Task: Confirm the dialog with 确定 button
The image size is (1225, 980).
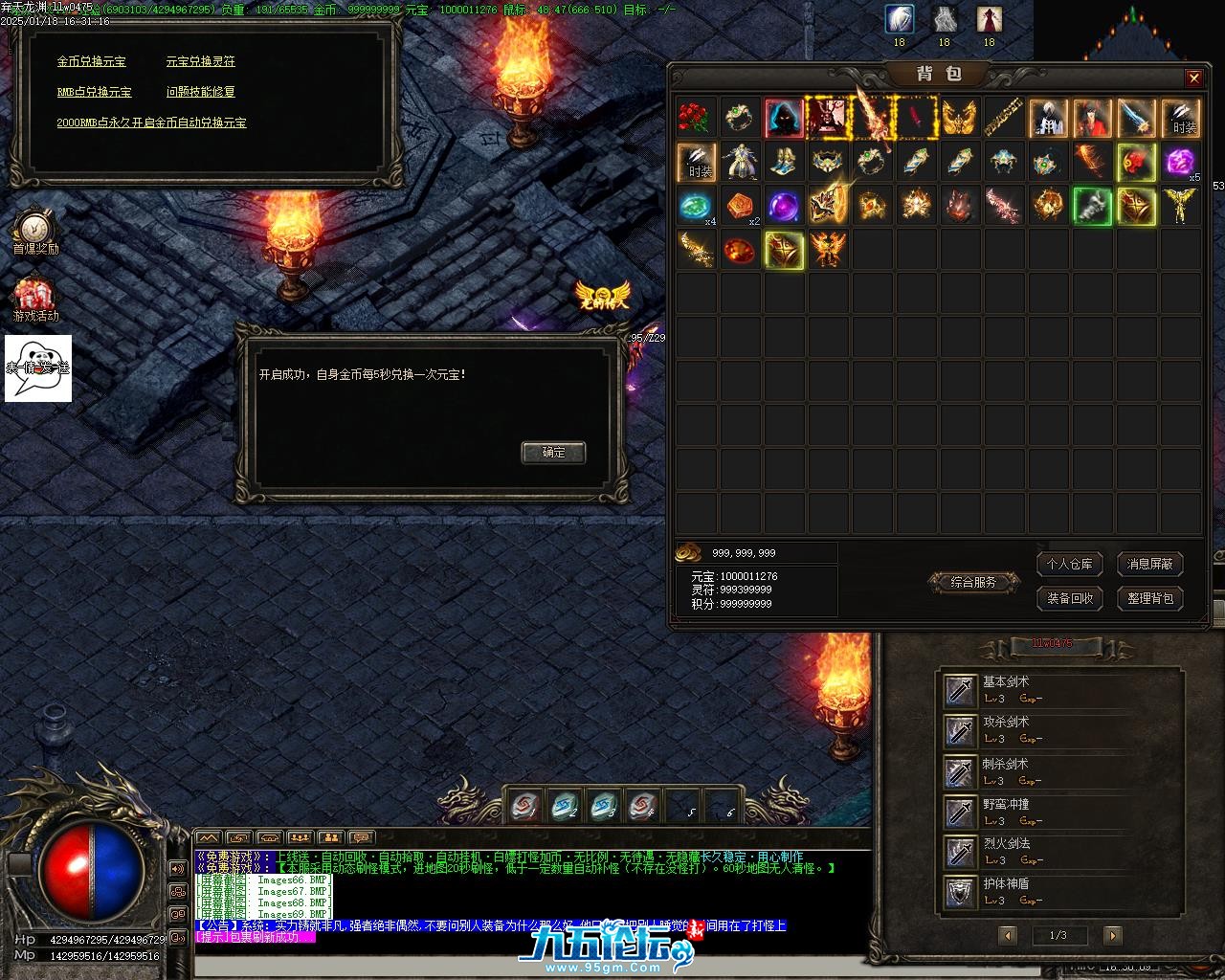Action: pyautogui.click(x=553, y=453)
